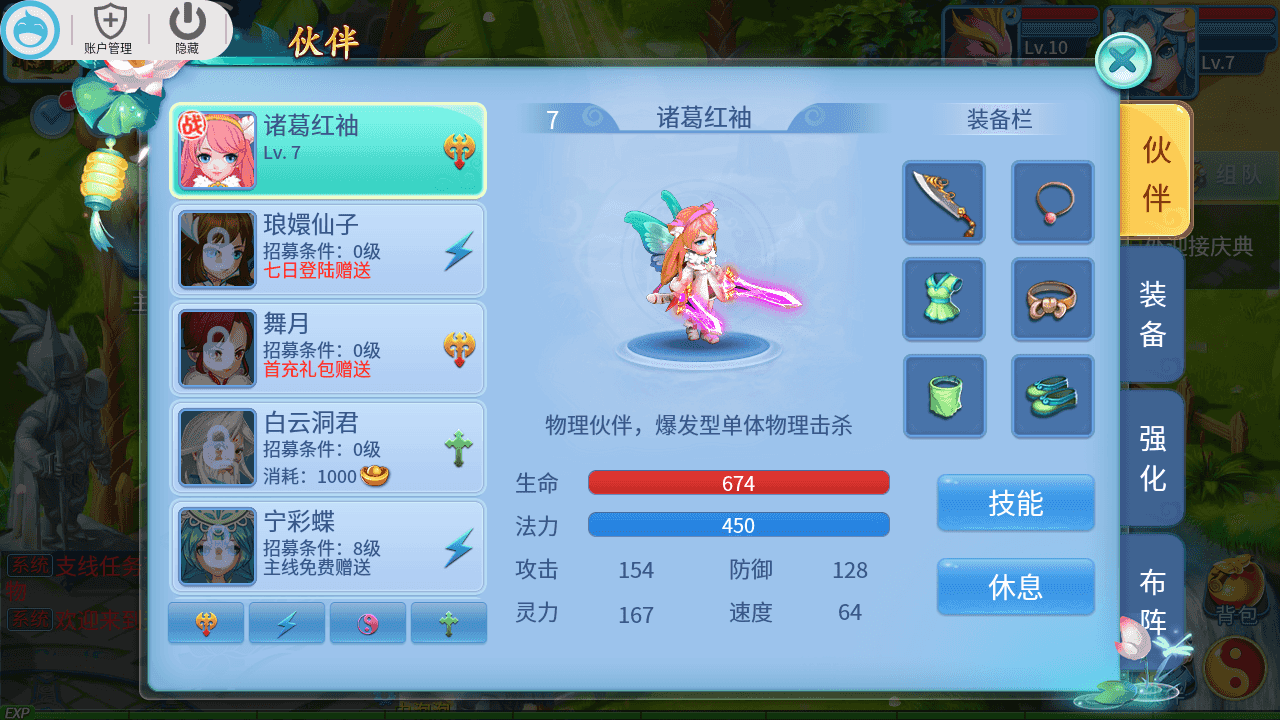This screenshot has height=720, width=1280.
Task: Select partner 琅嬛仙子 in the list
Action: (328, 249)
